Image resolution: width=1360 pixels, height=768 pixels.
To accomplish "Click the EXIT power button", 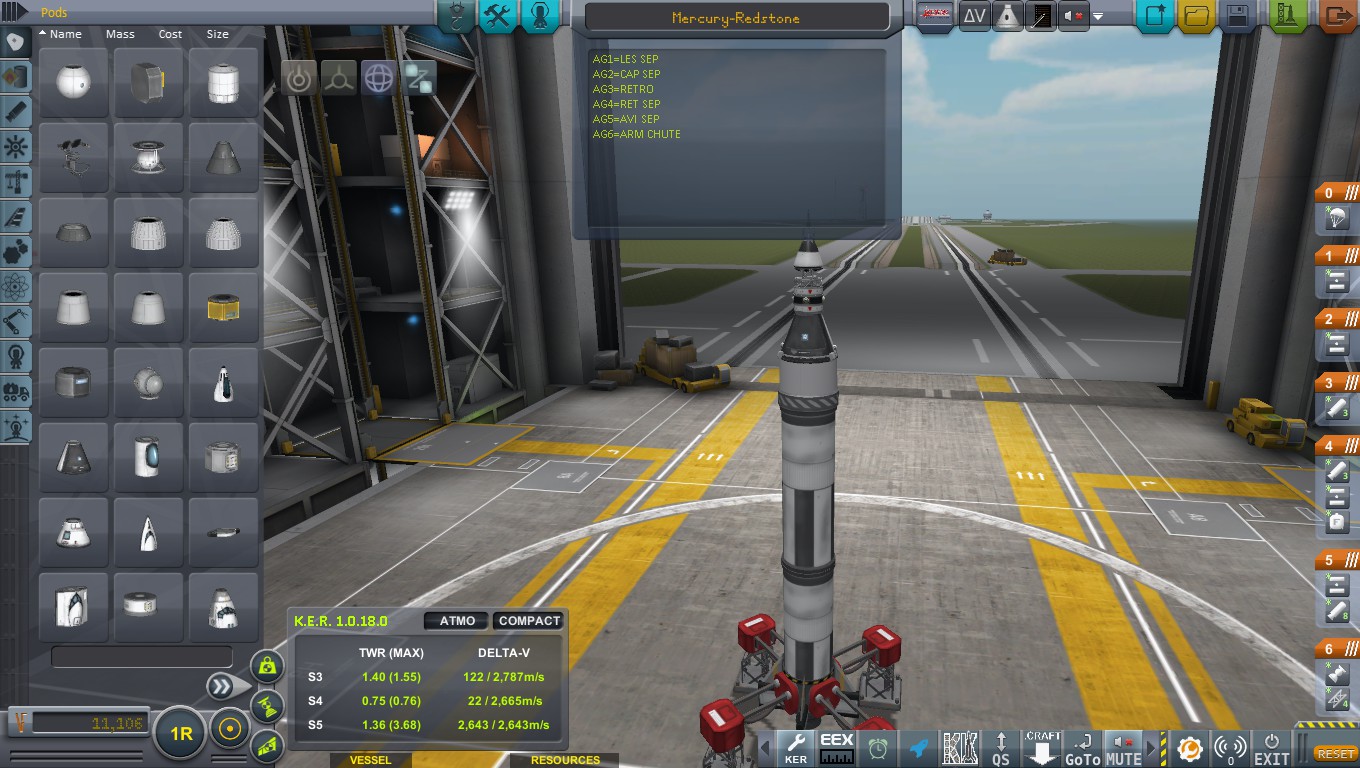I will pos(1271,749).
